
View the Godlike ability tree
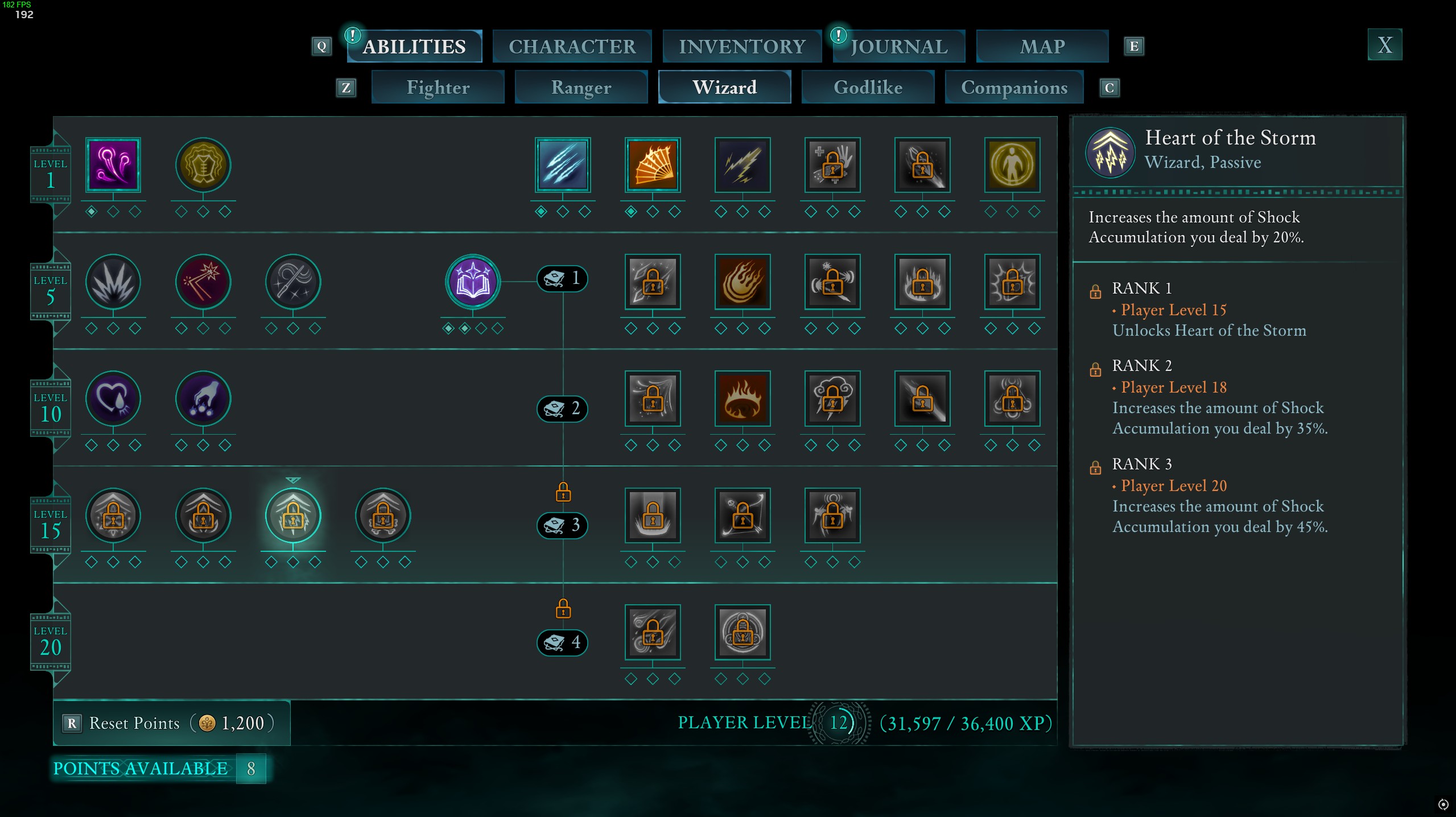tap(868, 87)
